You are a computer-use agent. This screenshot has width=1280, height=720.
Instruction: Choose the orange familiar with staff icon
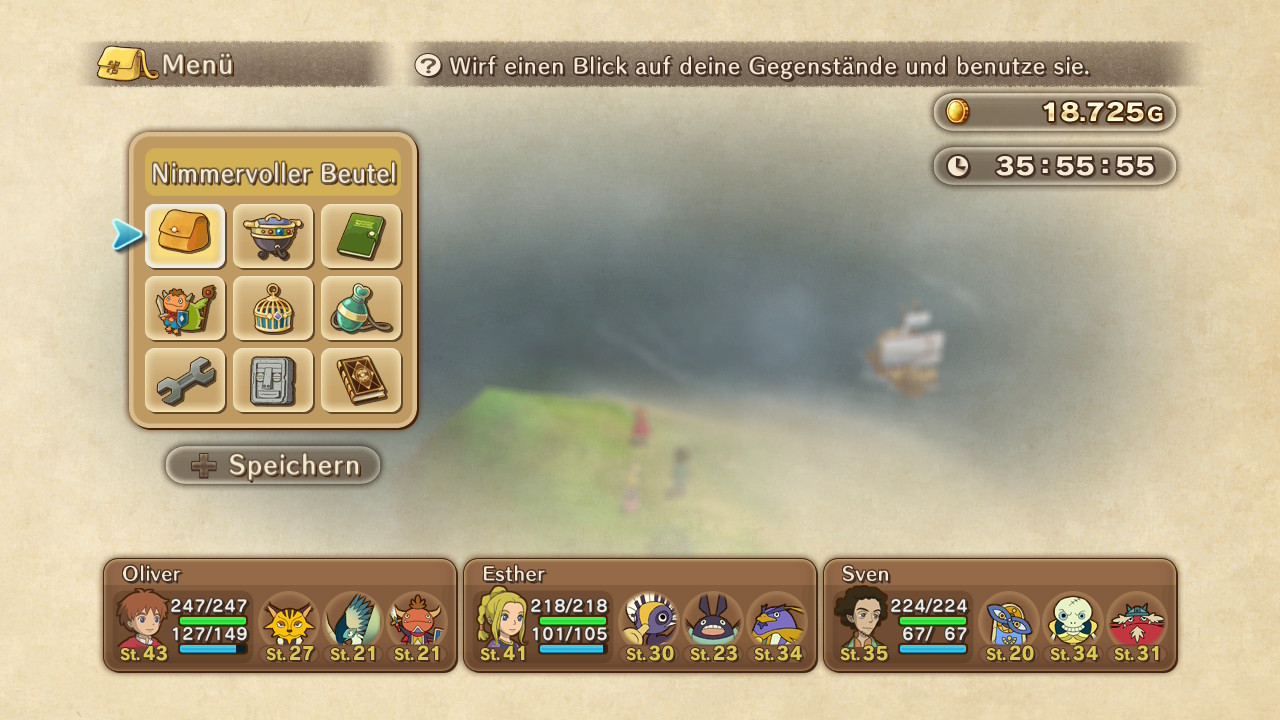click(185, 308)
